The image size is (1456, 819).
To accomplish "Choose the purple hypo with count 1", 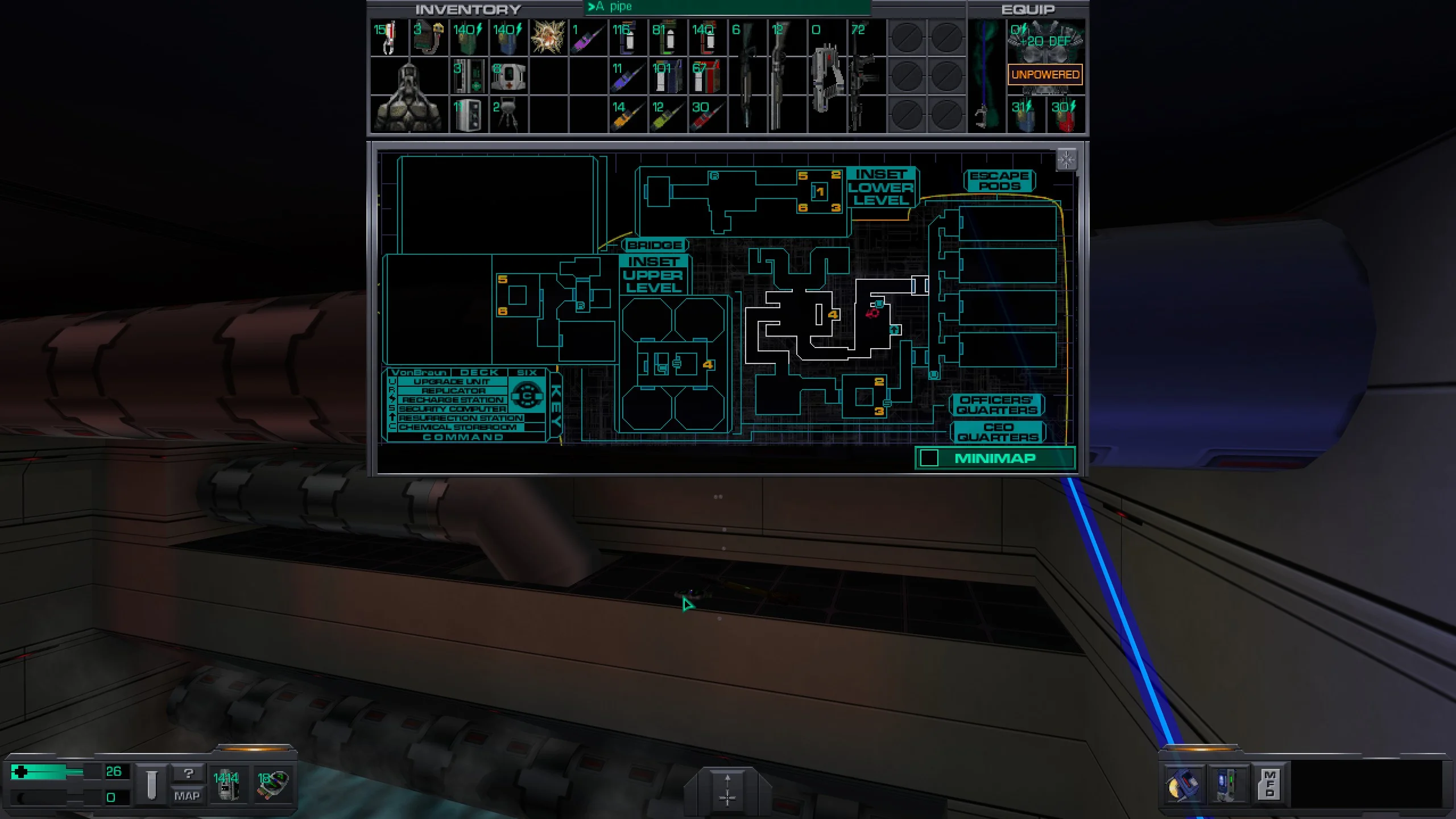I will click(588, 38).
